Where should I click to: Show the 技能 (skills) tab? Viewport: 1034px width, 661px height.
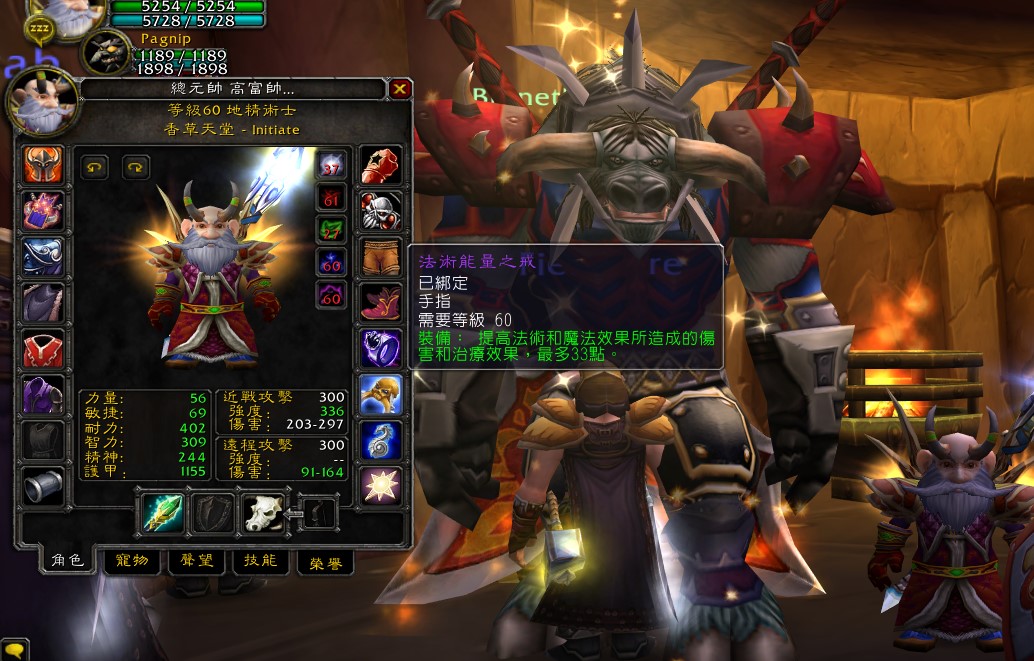coord(260,561)
